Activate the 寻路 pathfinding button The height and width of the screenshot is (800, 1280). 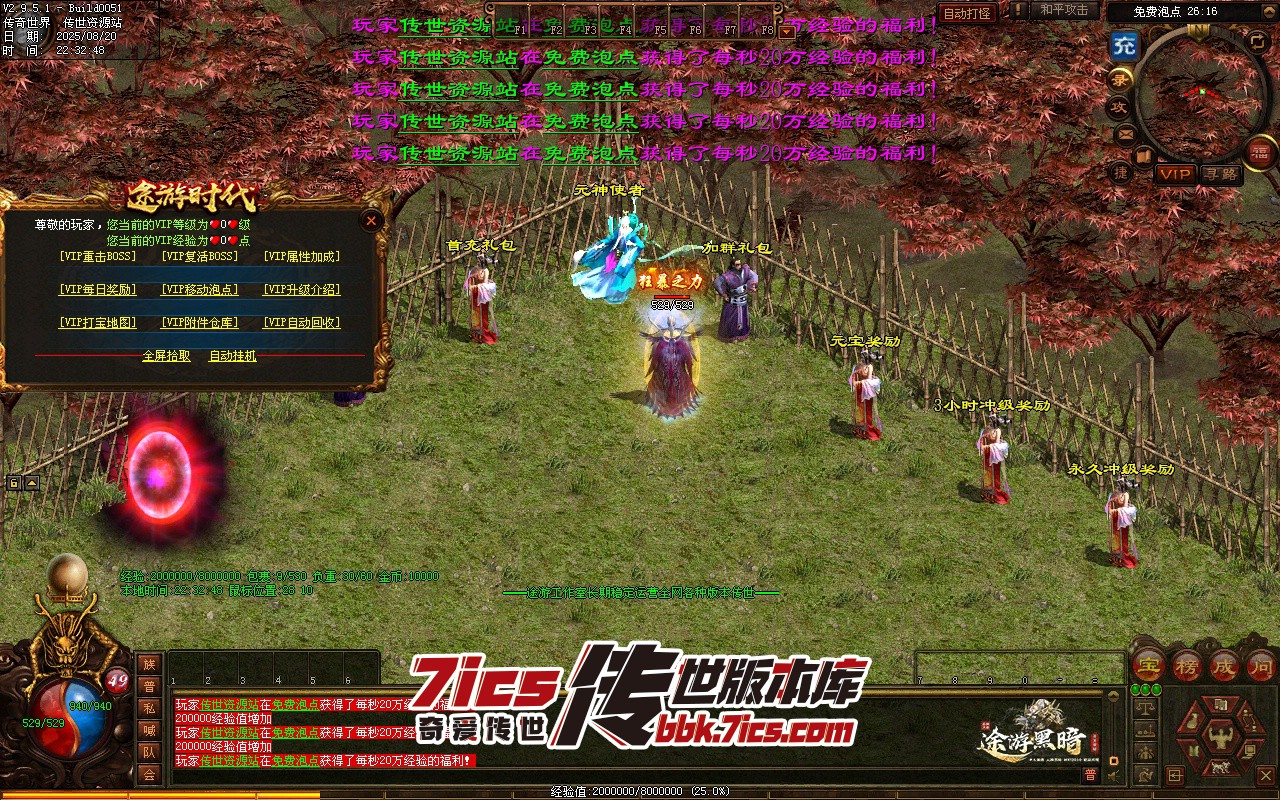(1221, 174)
